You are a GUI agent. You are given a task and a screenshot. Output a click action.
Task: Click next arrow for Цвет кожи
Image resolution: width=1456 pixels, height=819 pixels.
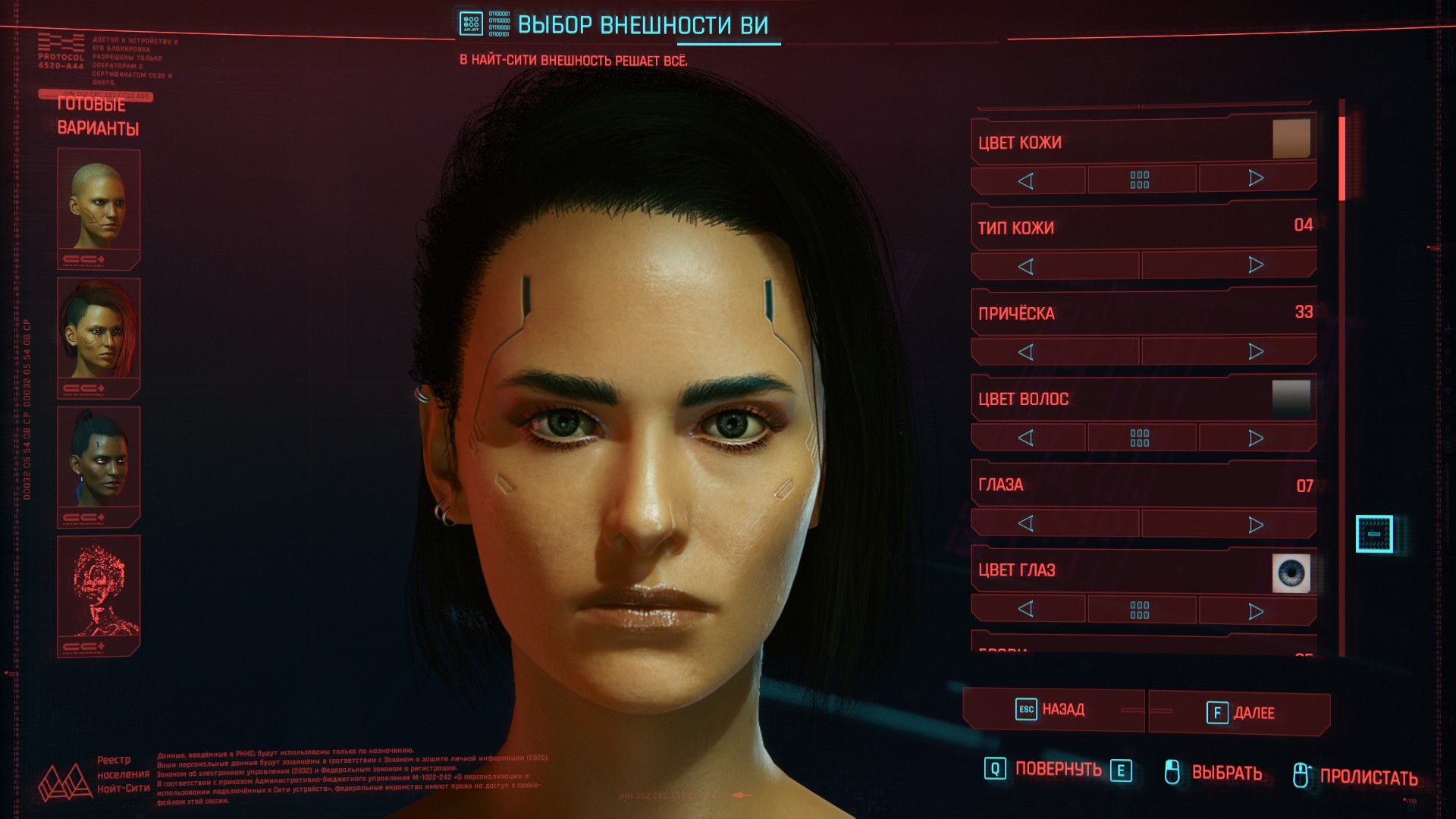click(1256, 179)
